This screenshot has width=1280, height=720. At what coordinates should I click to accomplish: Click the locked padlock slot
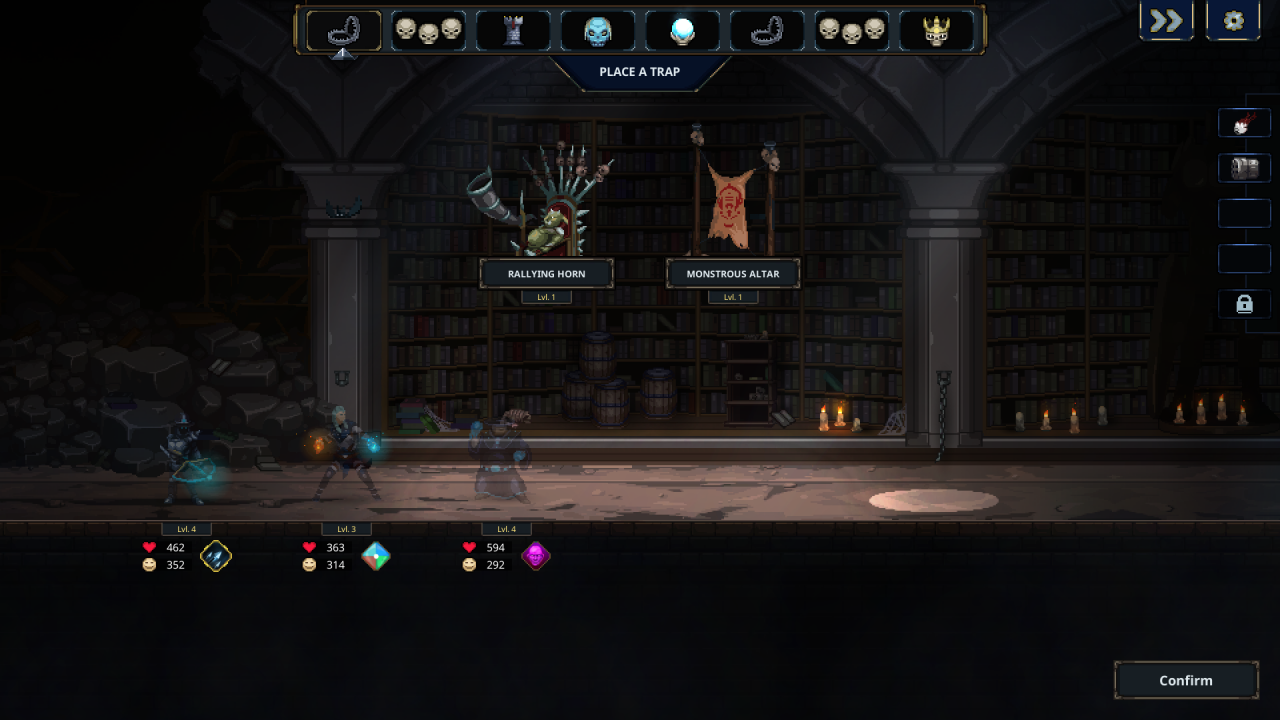click(x=1244, y=304)
